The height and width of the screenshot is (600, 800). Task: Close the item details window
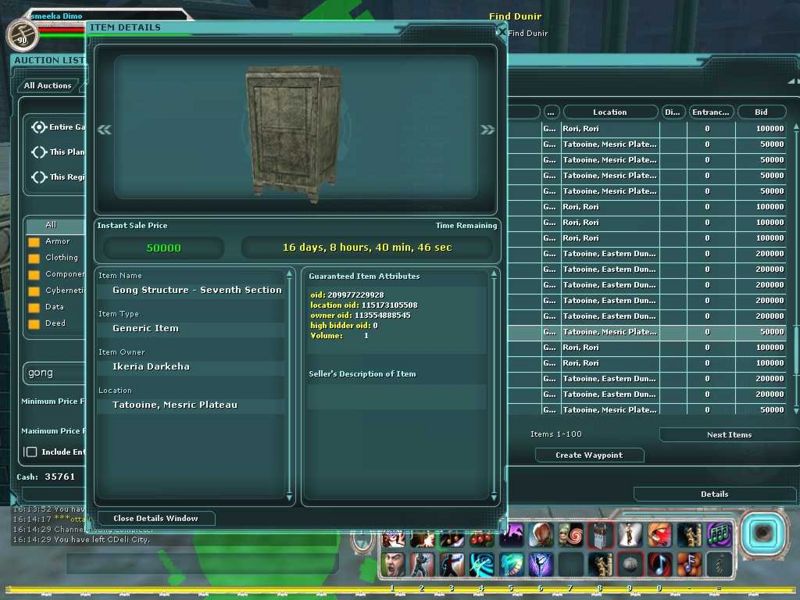click(x=156, y=518)
